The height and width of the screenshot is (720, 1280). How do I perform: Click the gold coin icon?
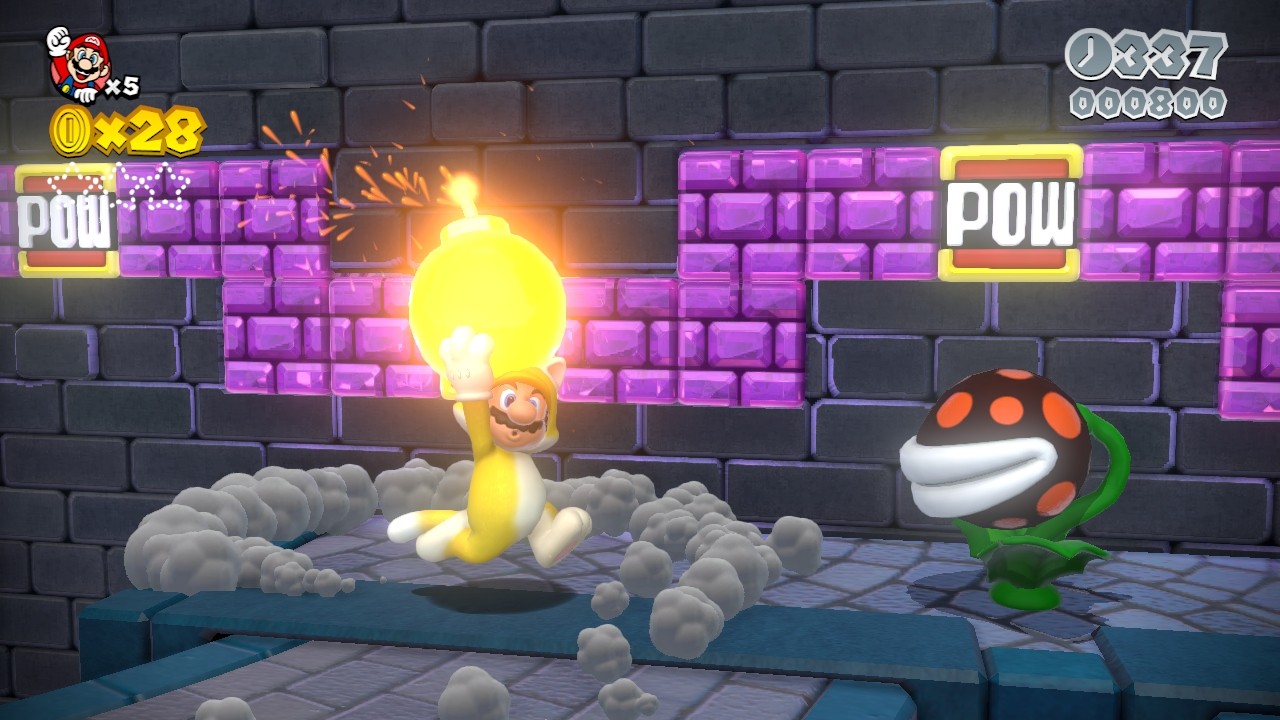[x=72, y=131]
